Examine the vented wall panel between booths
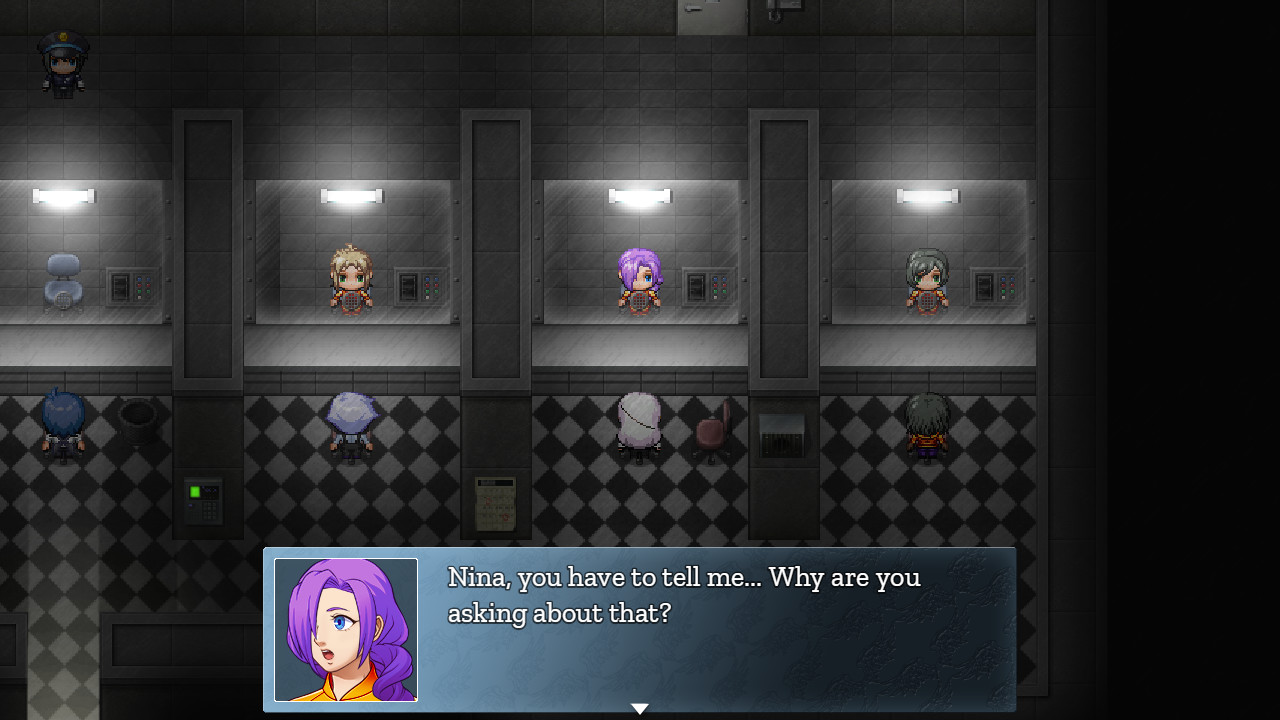The height and width of the screenshot is (720, 1280). (780, 435)
